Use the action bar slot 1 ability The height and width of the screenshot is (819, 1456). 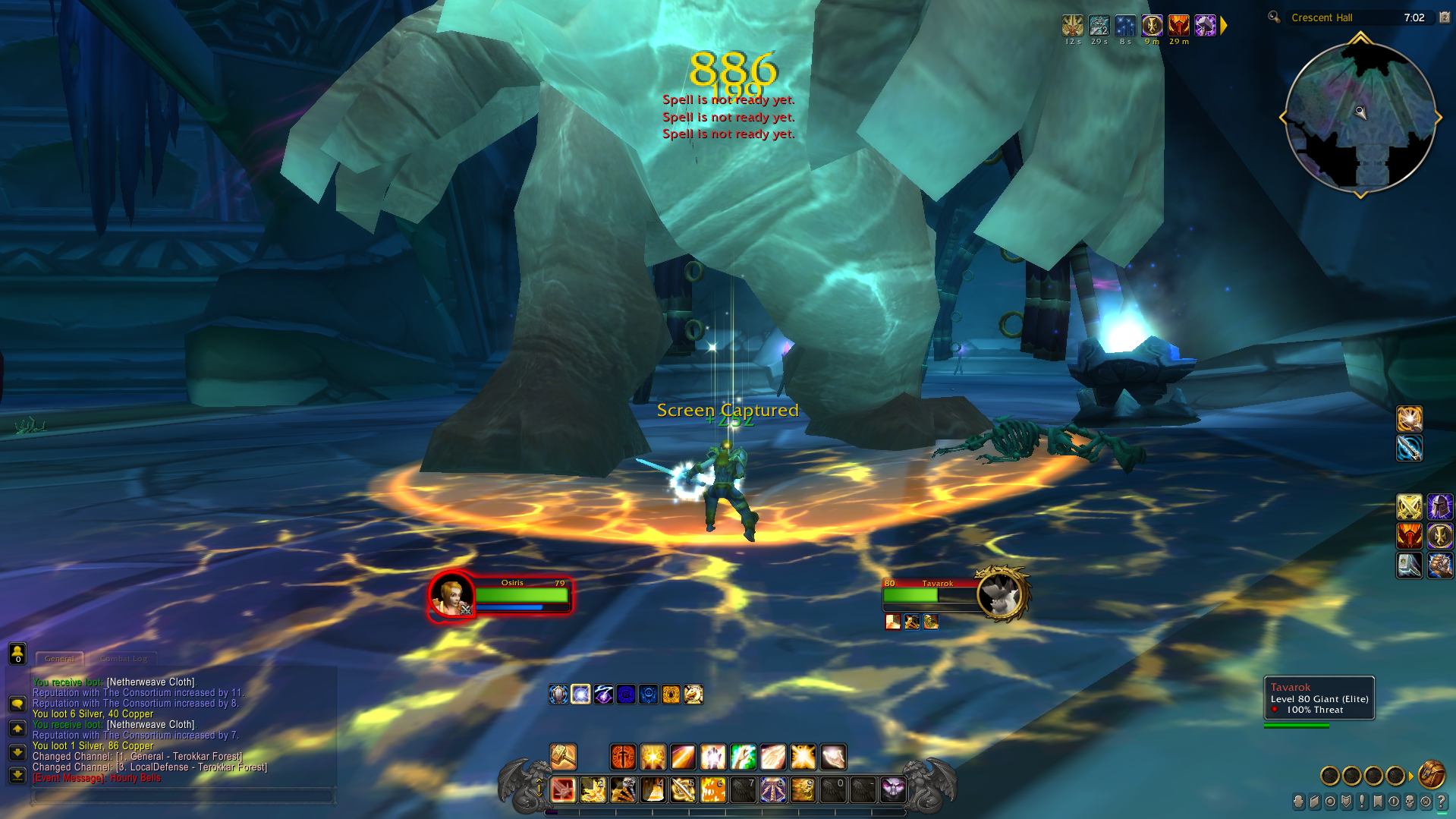click(563, 790)
